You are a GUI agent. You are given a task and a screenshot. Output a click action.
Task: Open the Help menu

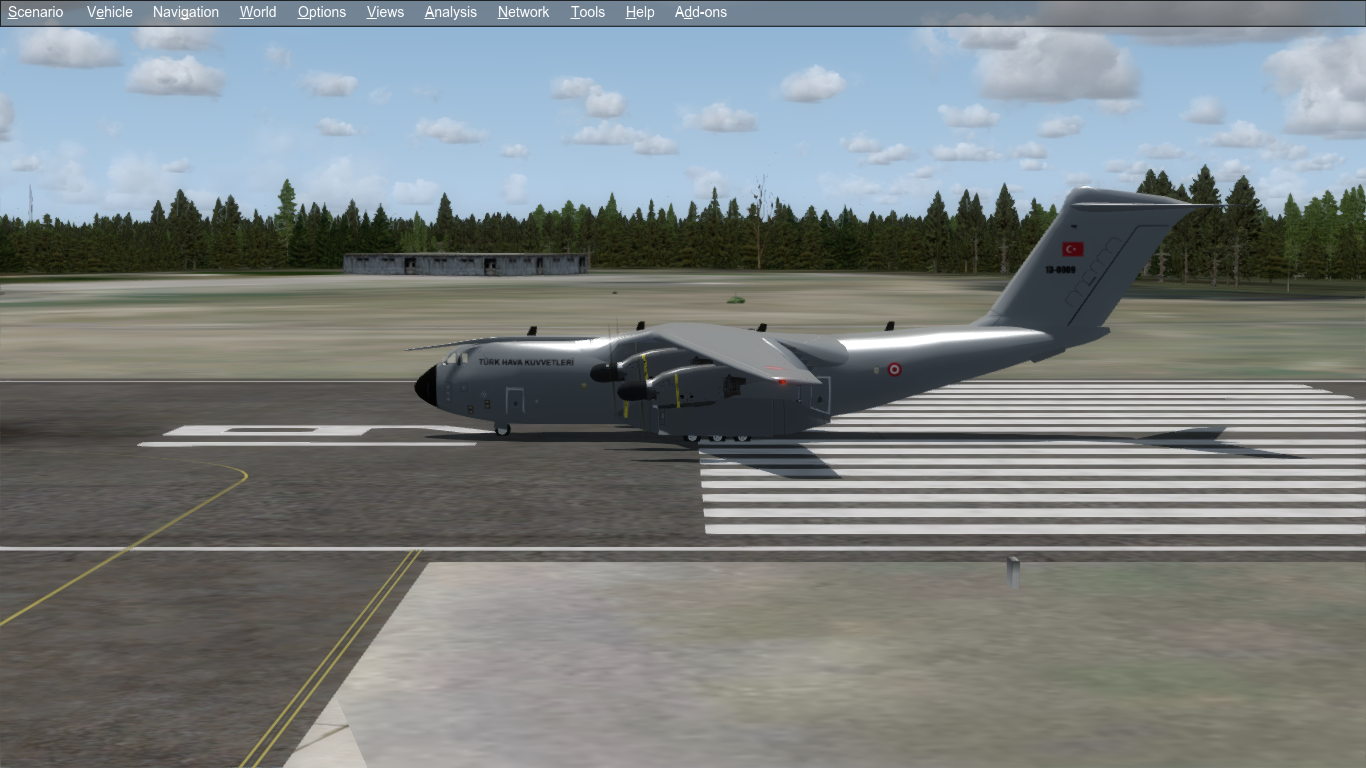tap(640, 12)
